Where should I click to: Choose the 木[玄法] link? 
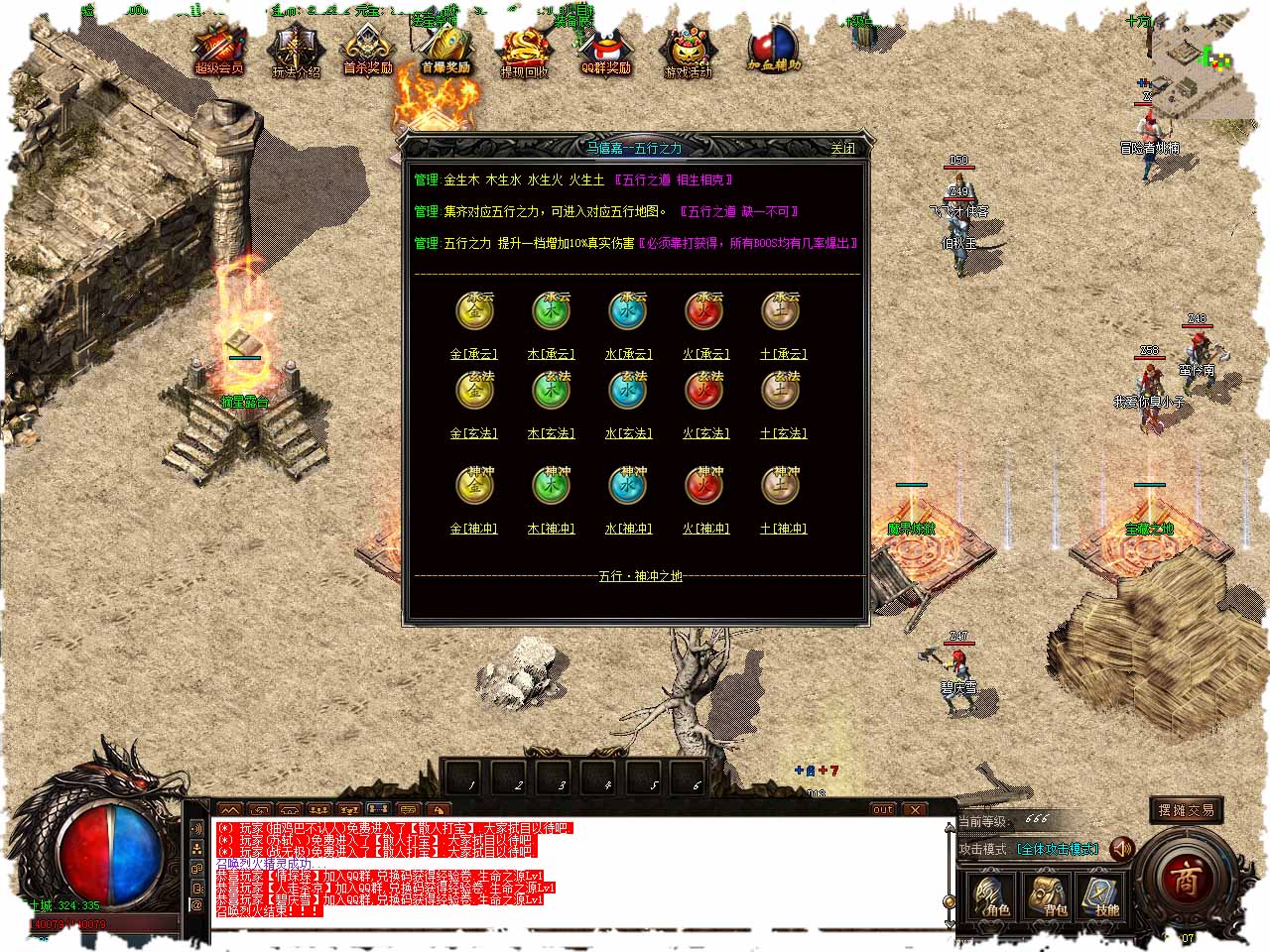click(x=551, y=433)
